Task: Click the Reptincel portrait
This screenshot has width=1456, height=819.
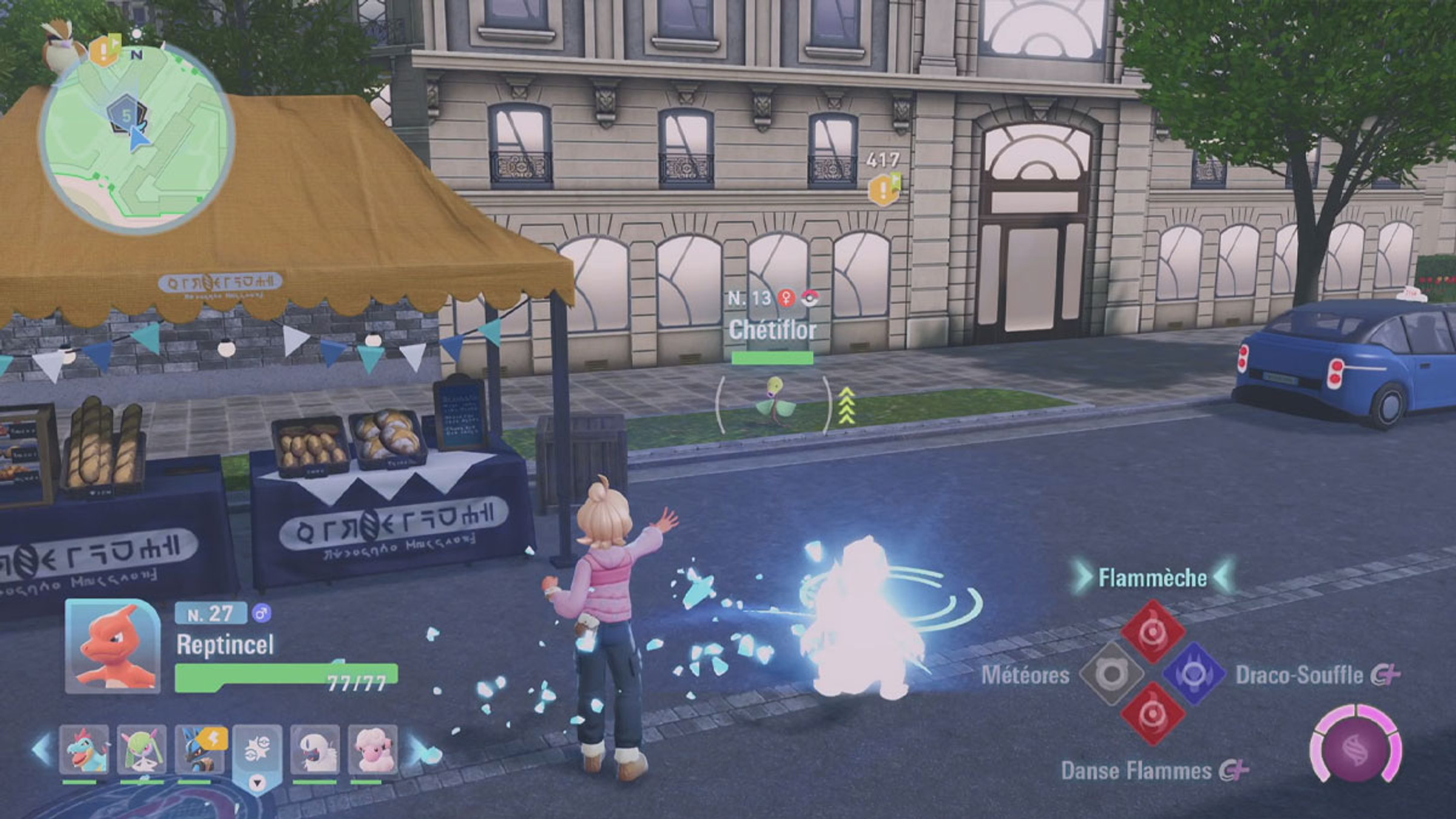Action: click(113, 647)
